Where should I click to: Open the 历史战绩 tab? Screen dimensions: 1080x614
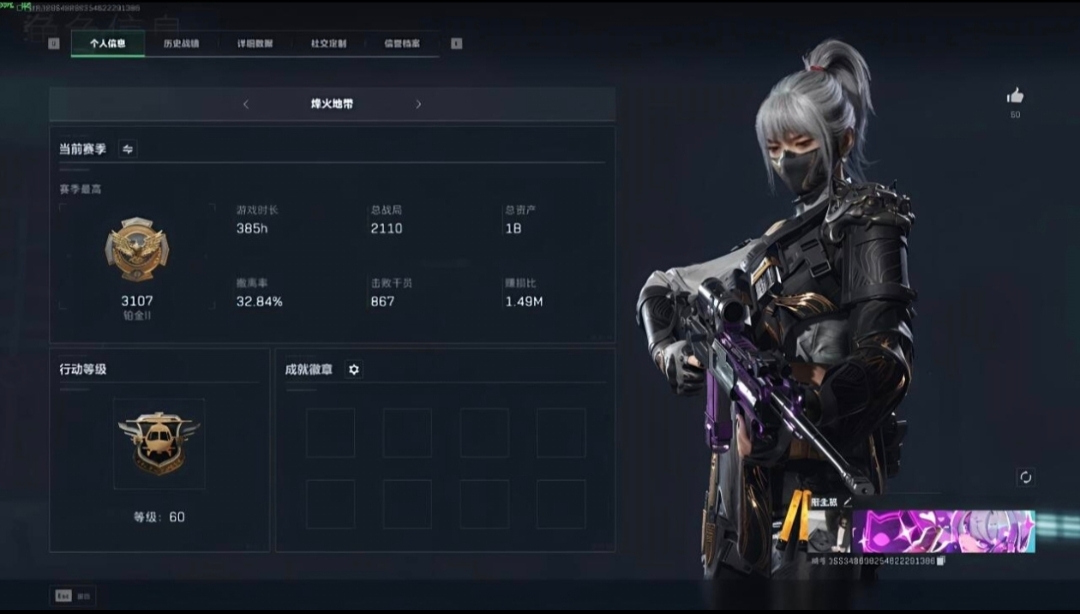click(x=181, y=43)
